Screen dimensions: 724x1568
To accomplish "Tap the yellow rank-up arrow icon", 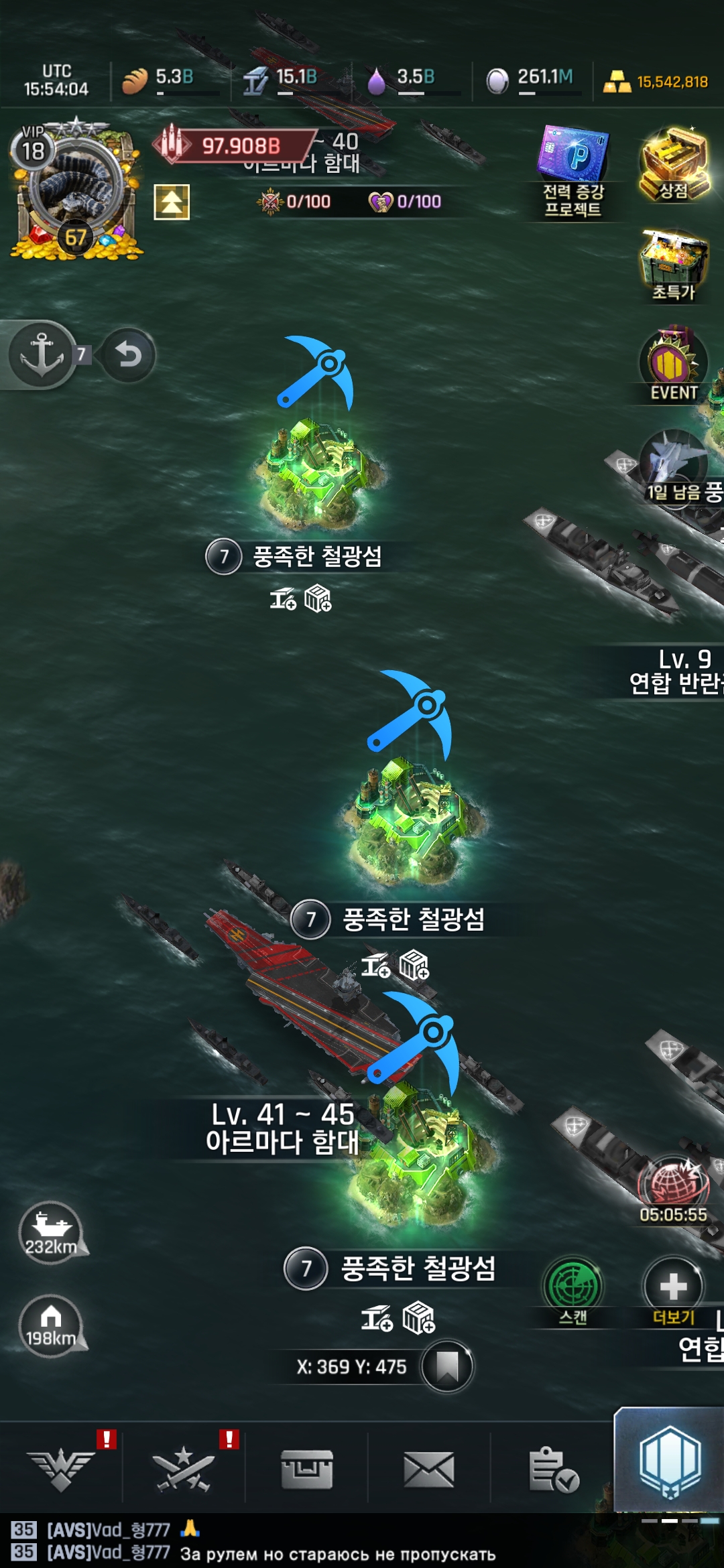I will (172, 202).
